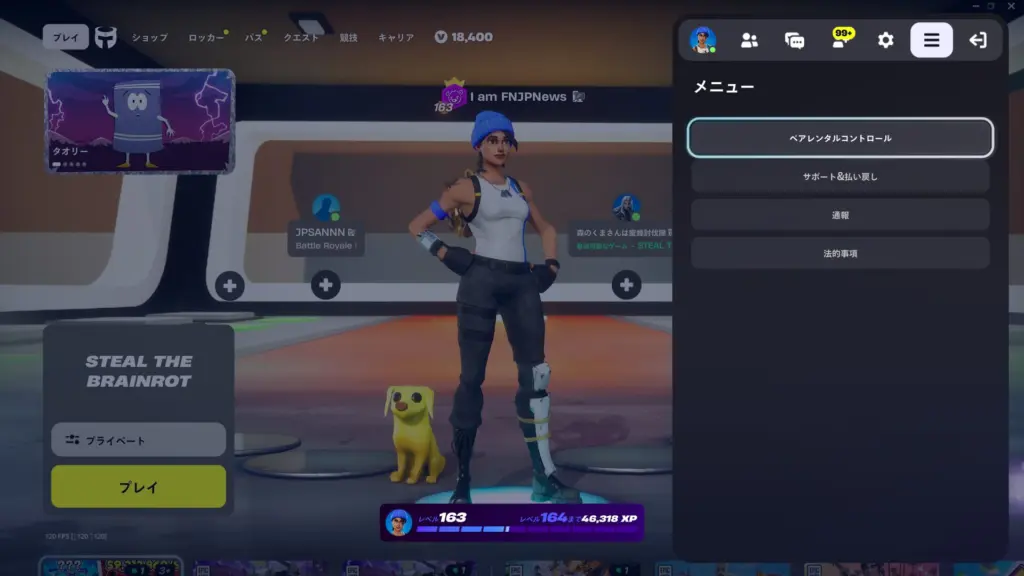
Task: Switch to the ロッカー (Locker) tab
Action: (206, 38)
